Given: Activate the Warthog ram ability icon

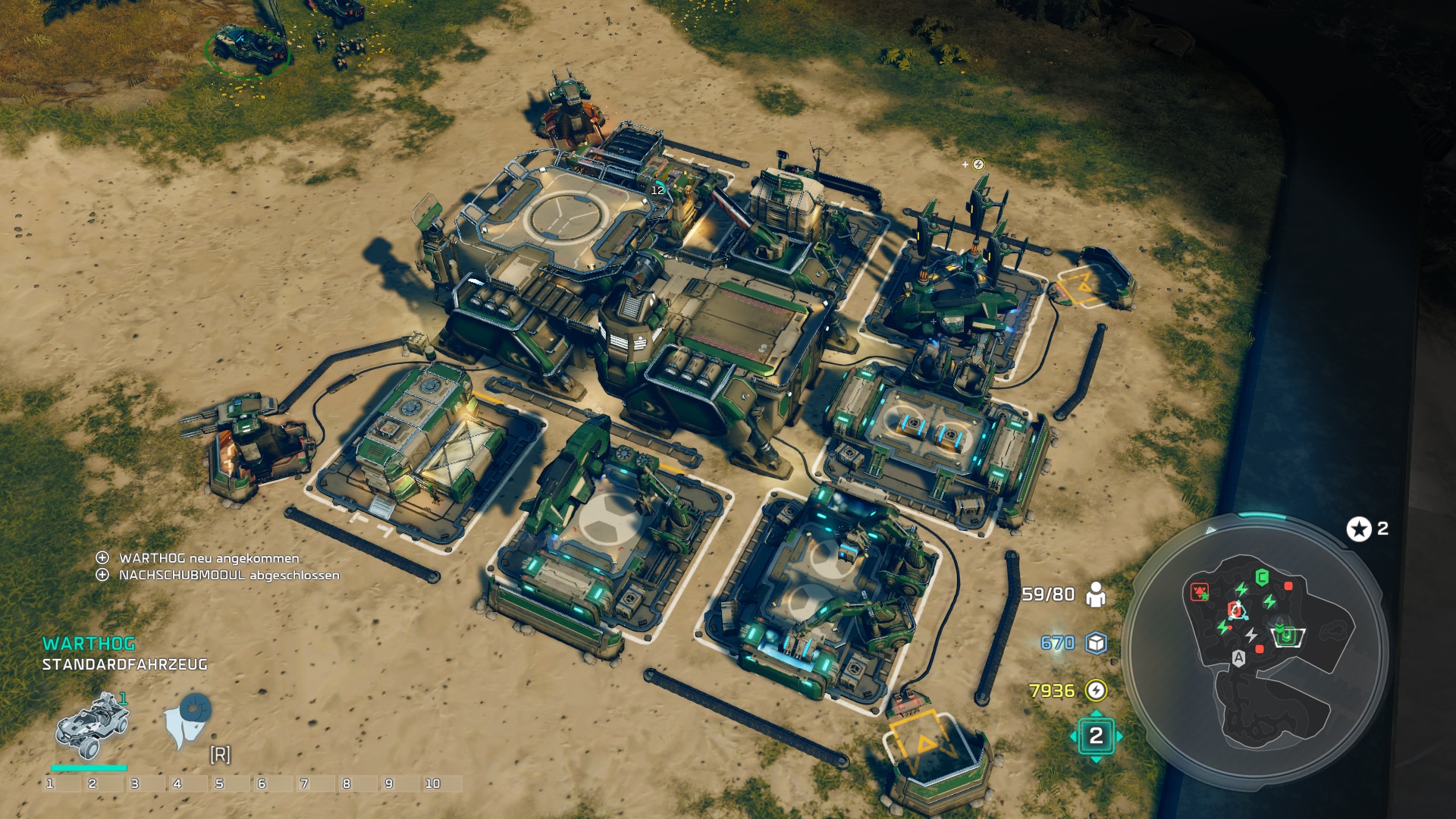Looking at the screenshot, I should click(x=188, y=720).
